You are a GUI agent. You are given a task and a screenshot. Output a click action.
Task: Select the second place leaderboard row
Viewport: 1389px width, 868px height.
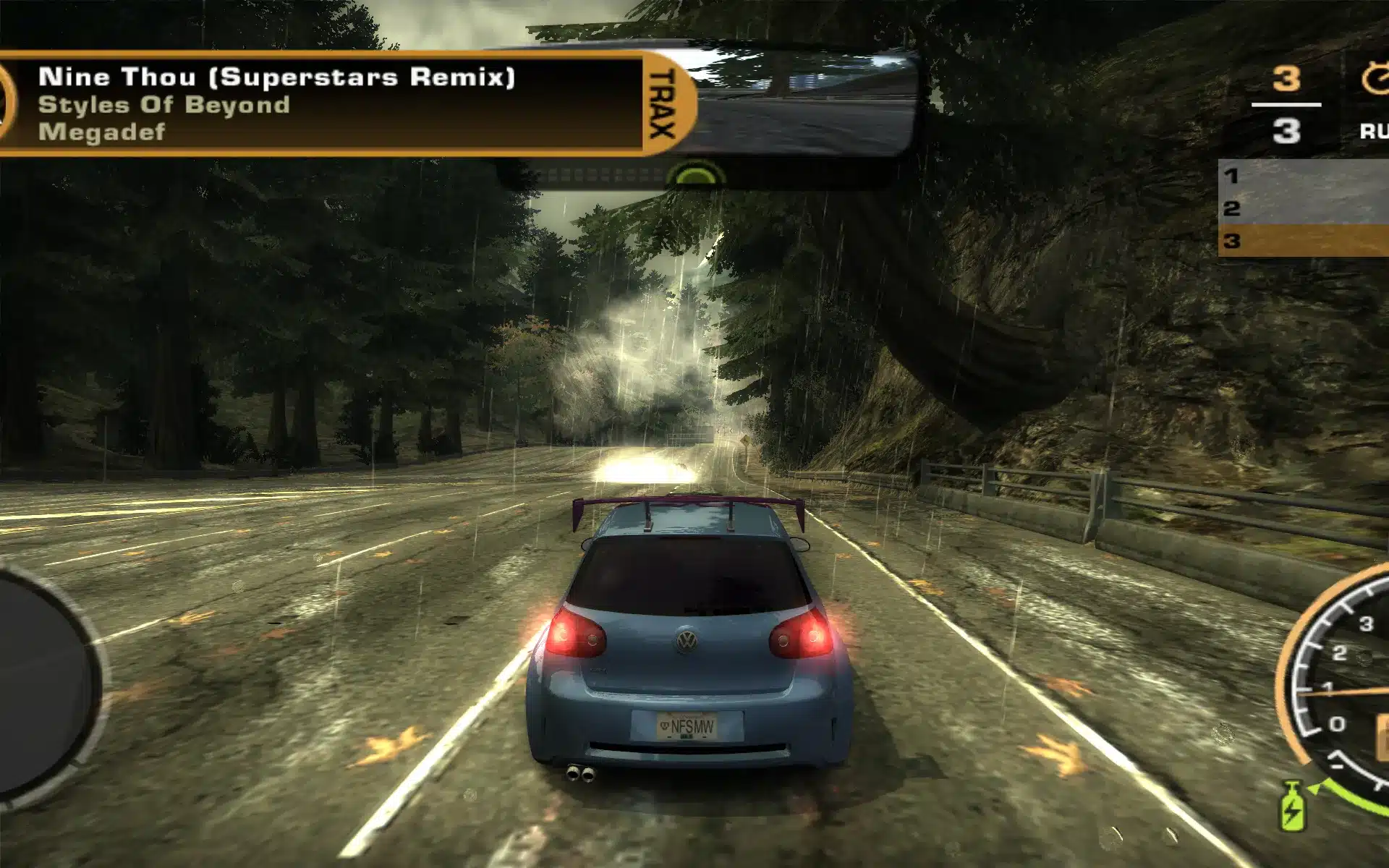click(1302, 208)
